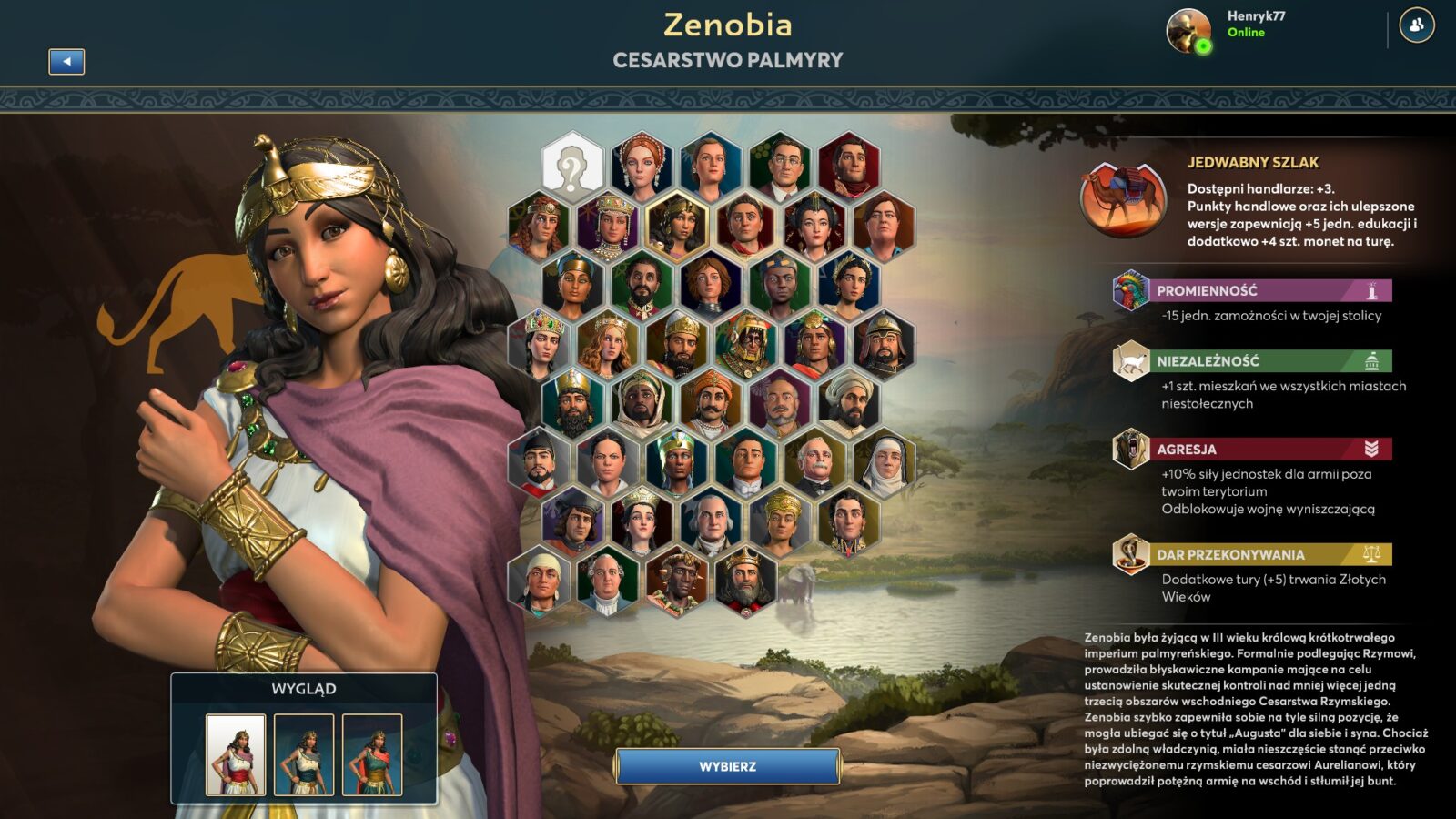The width and height of the screenshot is (1456, 819).
Task: Go back with the arrow button
Action: (66, 61)
